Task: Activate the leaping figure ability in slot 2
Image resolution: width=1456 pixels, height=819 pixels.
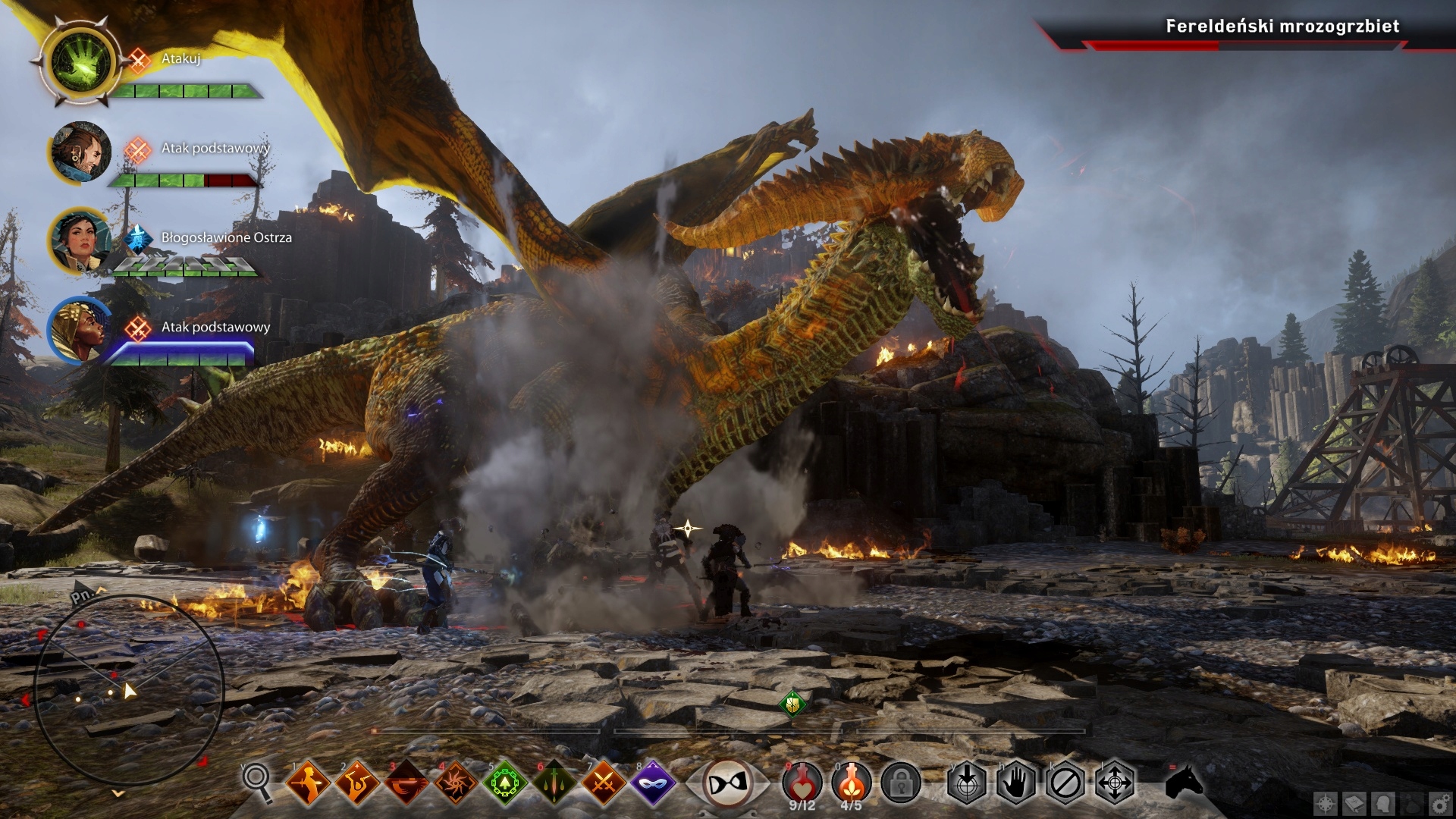Action: coord(357,782)
